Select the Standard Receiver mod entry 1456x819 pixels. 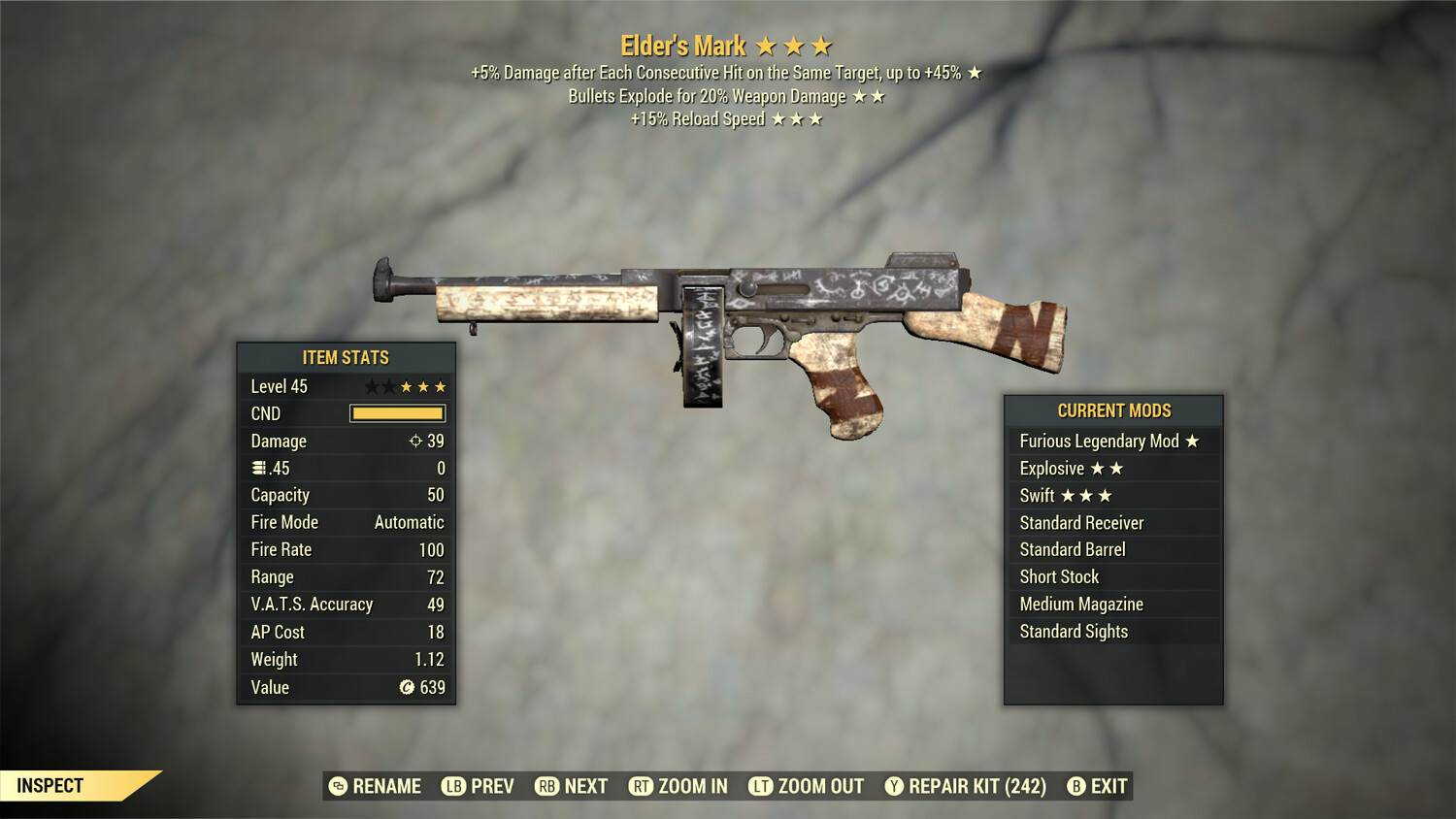[x=1080, y=522]
